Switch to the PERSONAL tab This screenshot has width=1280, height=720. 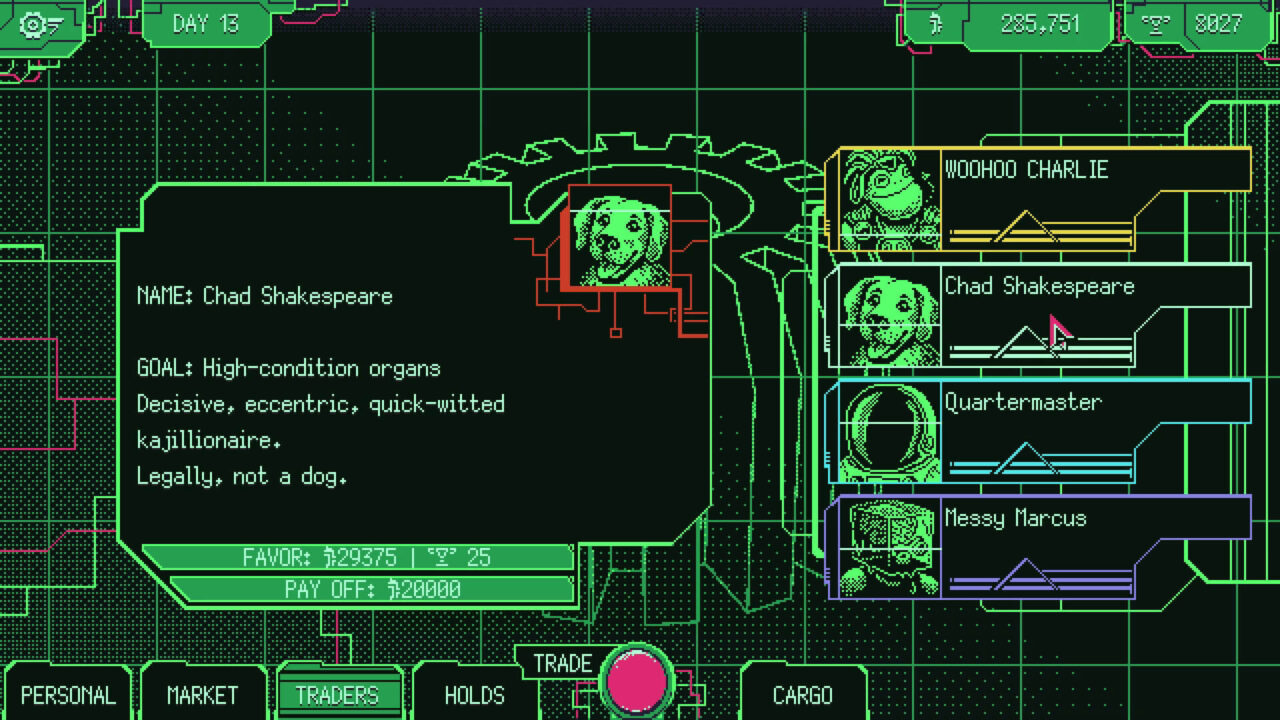click(68, 694)
